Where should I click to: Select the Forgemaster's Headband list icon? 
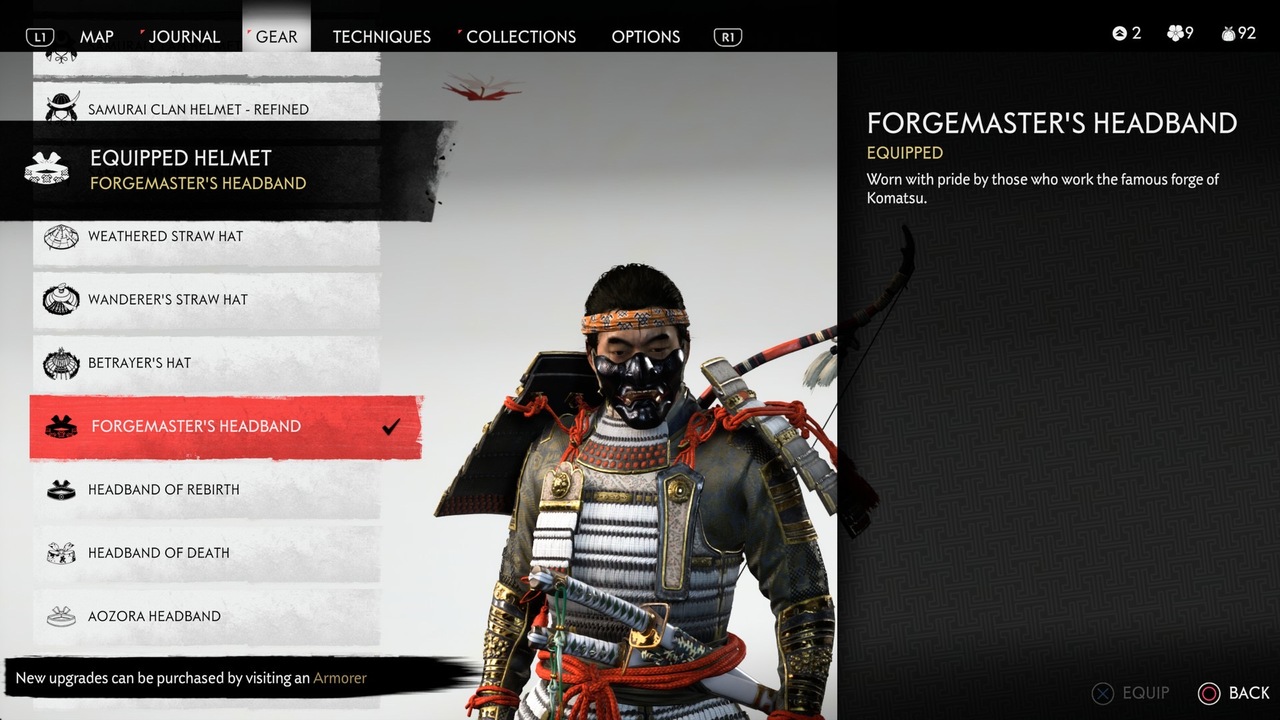click(61, 426)
